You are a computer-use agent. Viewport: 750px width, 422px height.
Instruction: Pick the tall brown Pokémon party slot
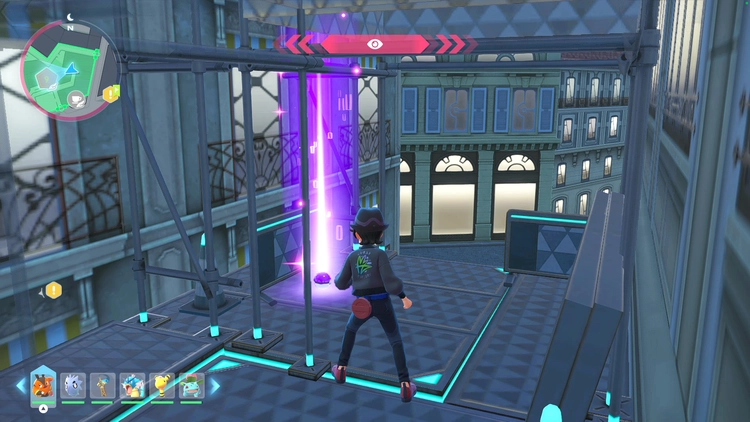[102, 385]
